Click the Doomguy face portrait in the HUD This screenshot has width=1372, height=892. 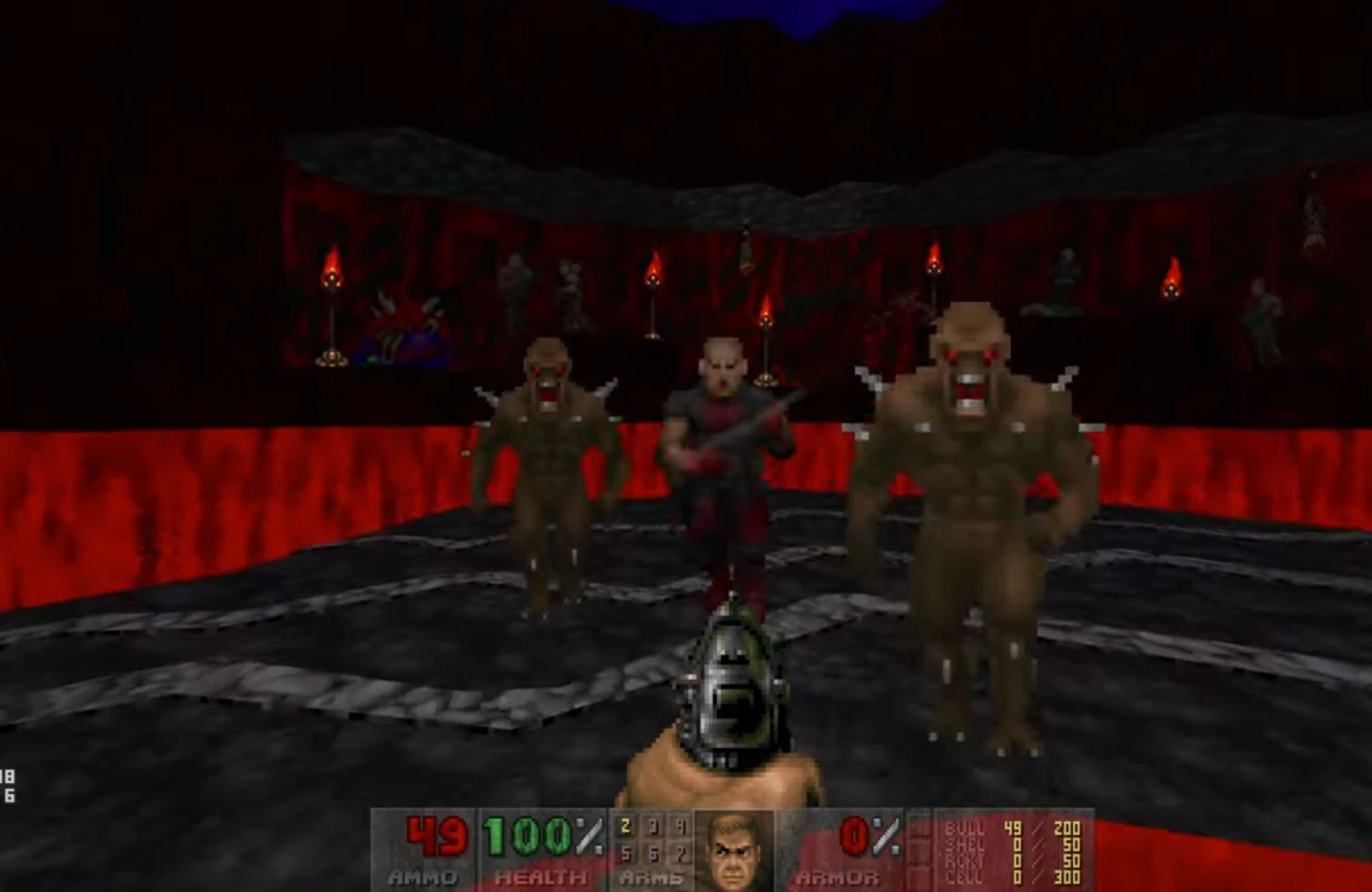click(736, 850)
